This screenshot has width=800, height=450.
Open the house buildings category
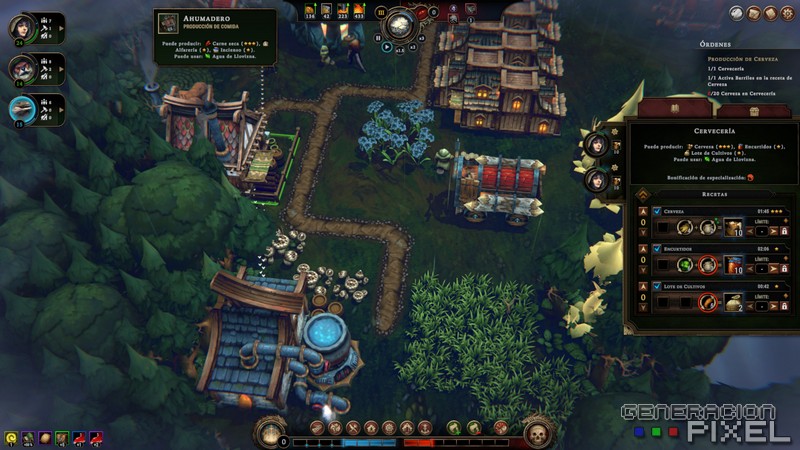(x=370, y=428)
